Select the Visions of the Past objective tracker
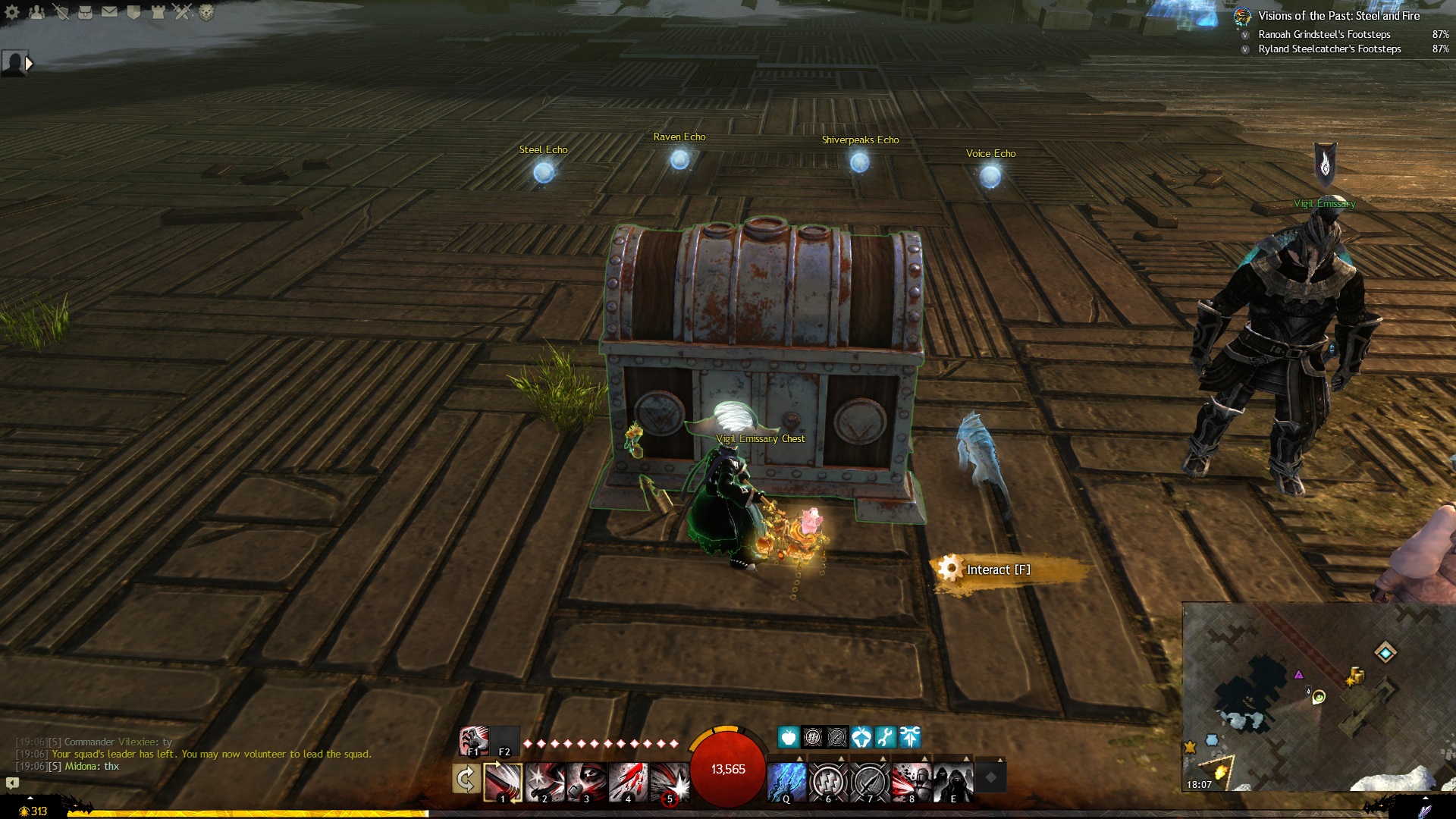Image resolution: width=1456 pixels, height=819 pixels. 1338,16
